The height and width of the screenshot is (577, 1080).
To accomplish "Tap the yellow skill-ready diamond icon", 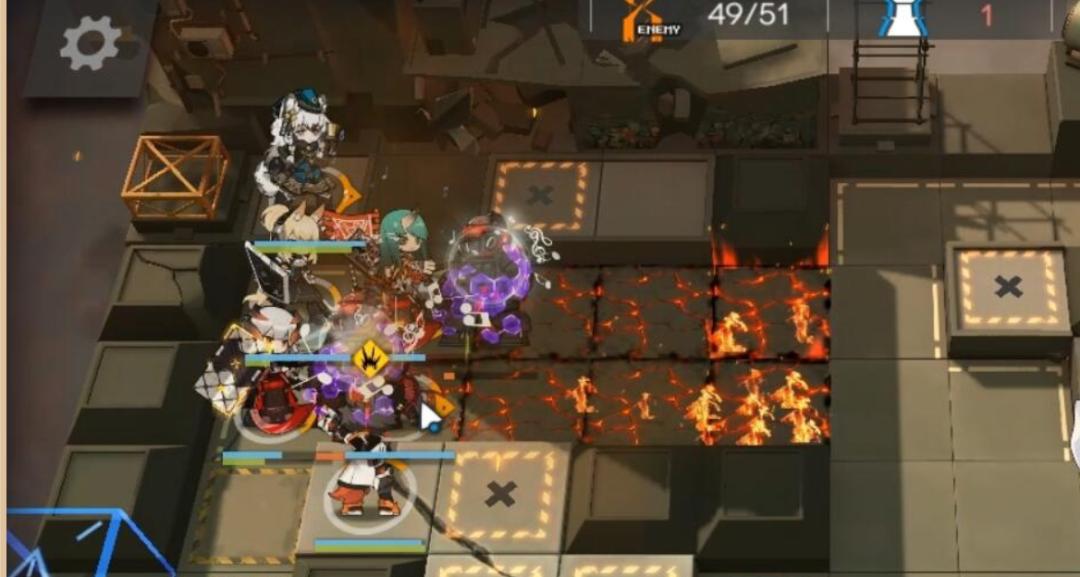I will coord(370,359).
